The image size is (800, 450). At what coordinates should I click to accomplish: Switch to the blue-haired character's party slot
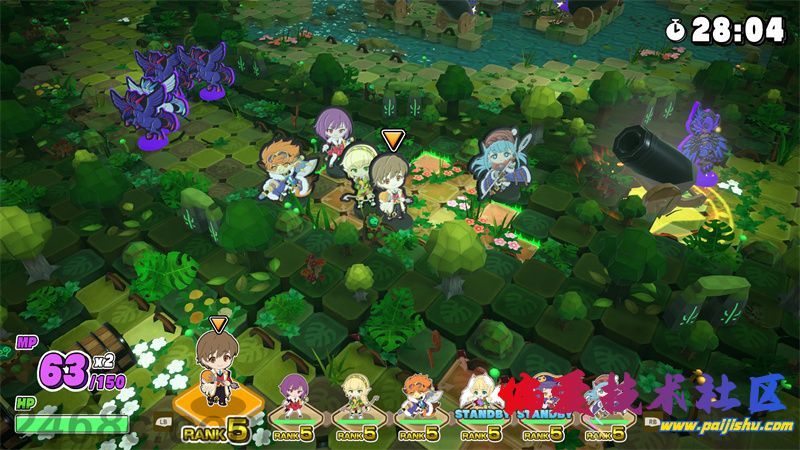pyautogui.click(x=602, y=398)
